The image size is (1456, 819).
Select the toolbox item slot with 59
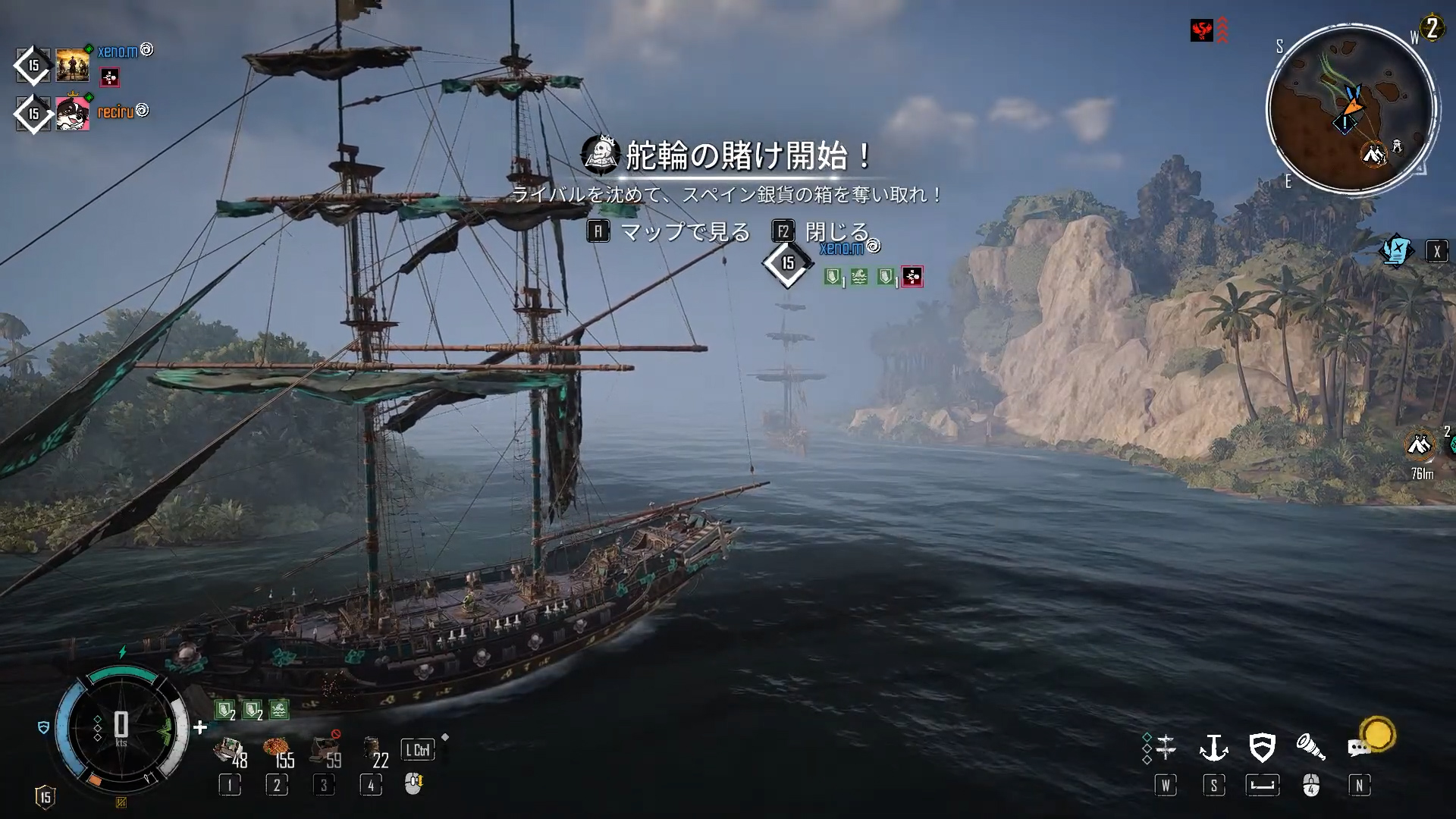325,751
